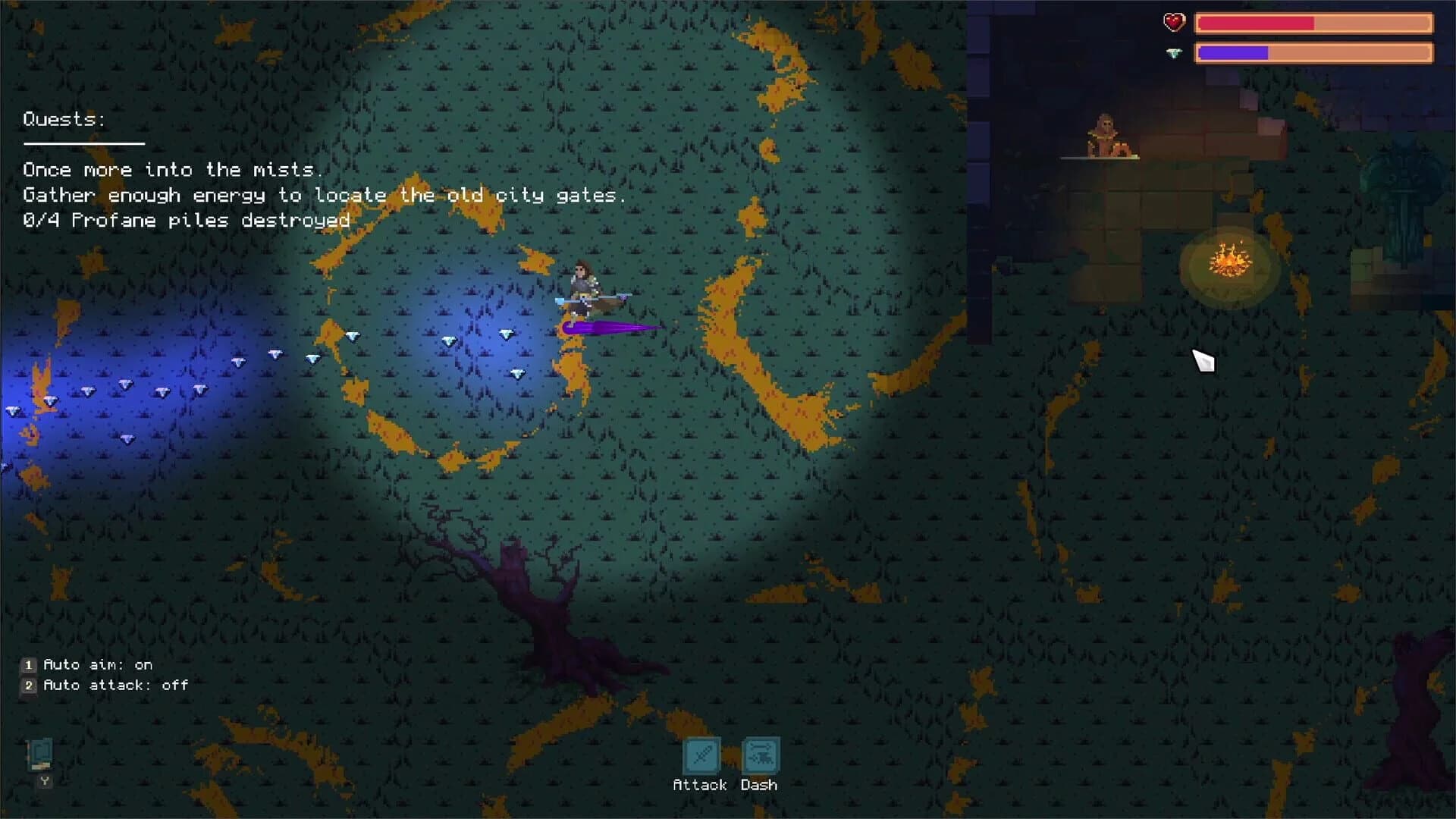This screenshot has height=819, width=1456.
Task: Click 'Attack' label below the sword button
Action: 699,784
